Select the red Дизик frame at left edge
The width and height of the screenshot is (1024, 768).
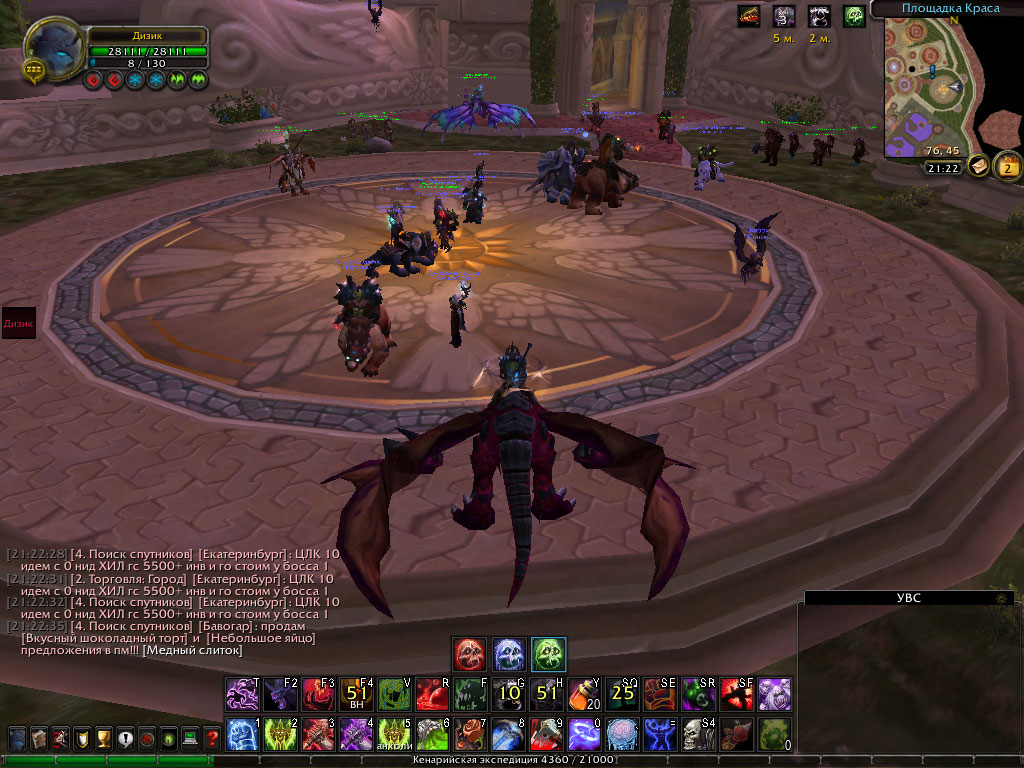pyautogui.click(x=19, y=324)
